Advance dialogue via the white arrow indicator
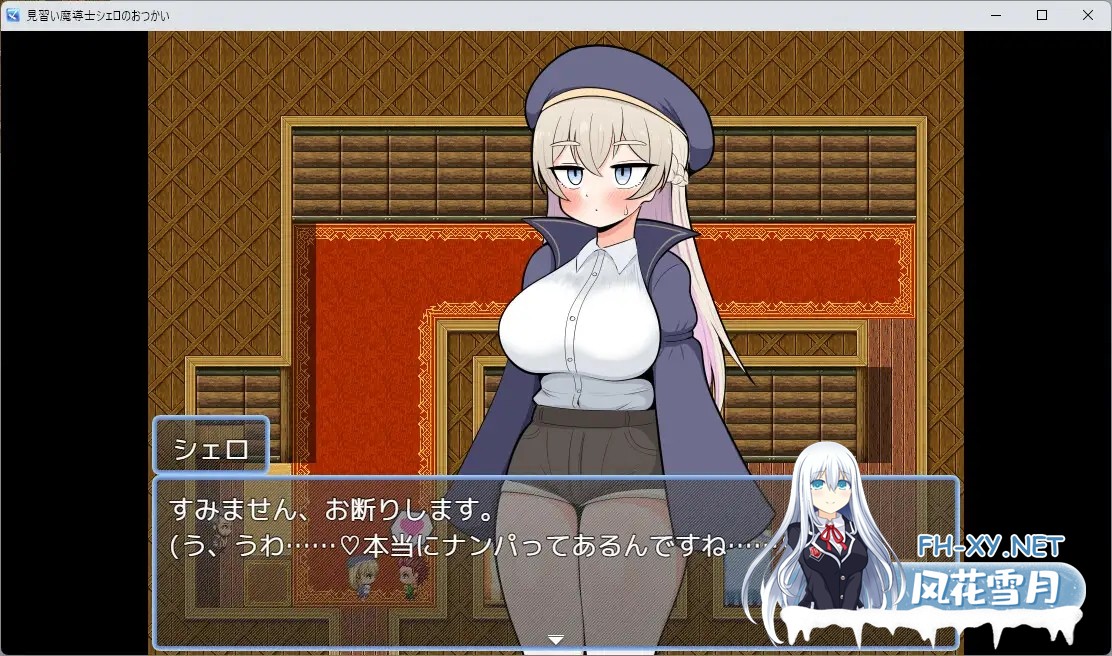Image resolution: width=1112 pixels, height=656 pixels. point(556,639)
